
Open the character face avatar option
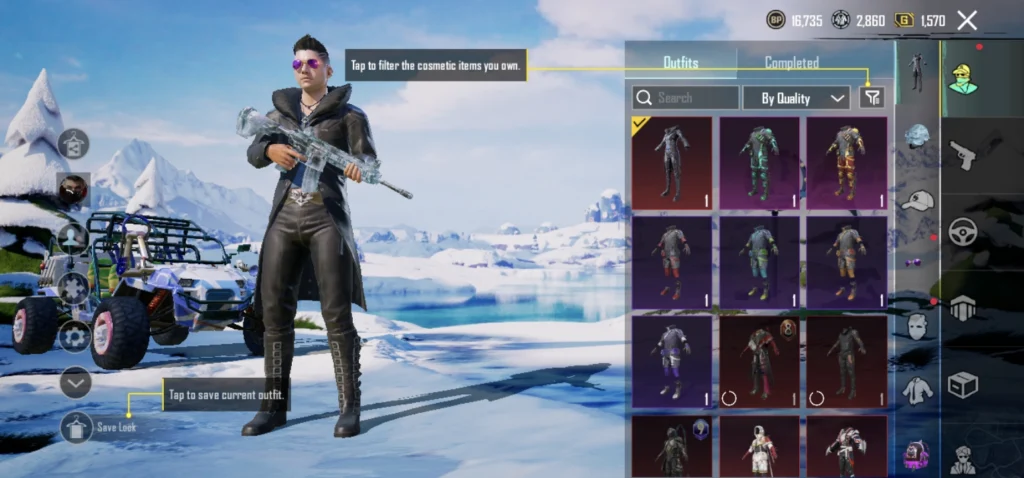[73, 190]
